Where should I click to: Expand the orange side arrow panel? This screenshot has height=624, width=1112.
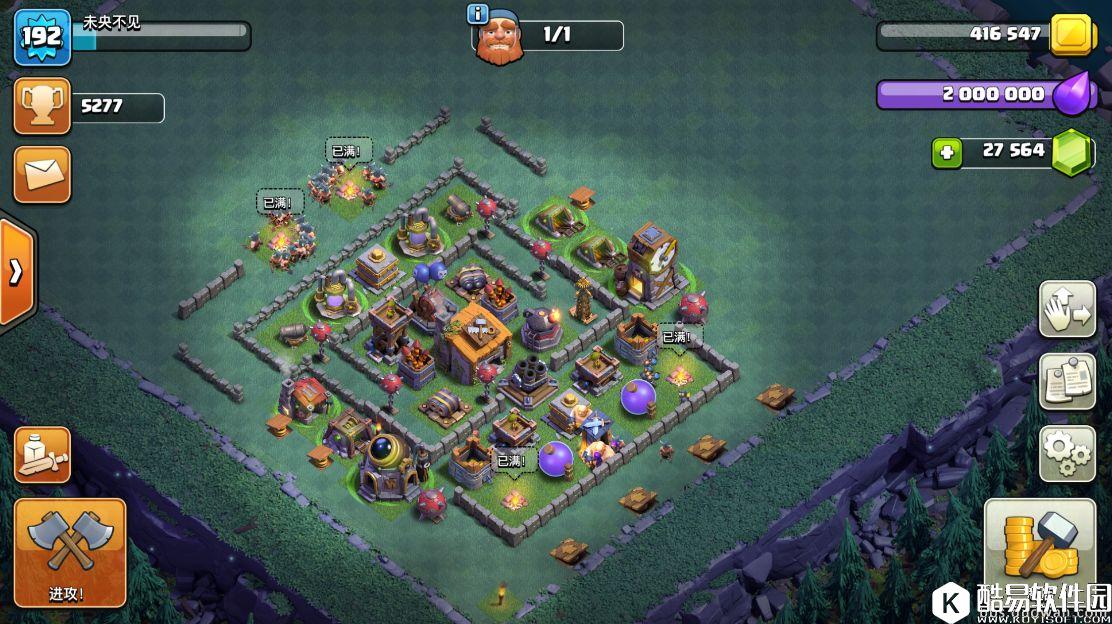(x=17, y=272)
